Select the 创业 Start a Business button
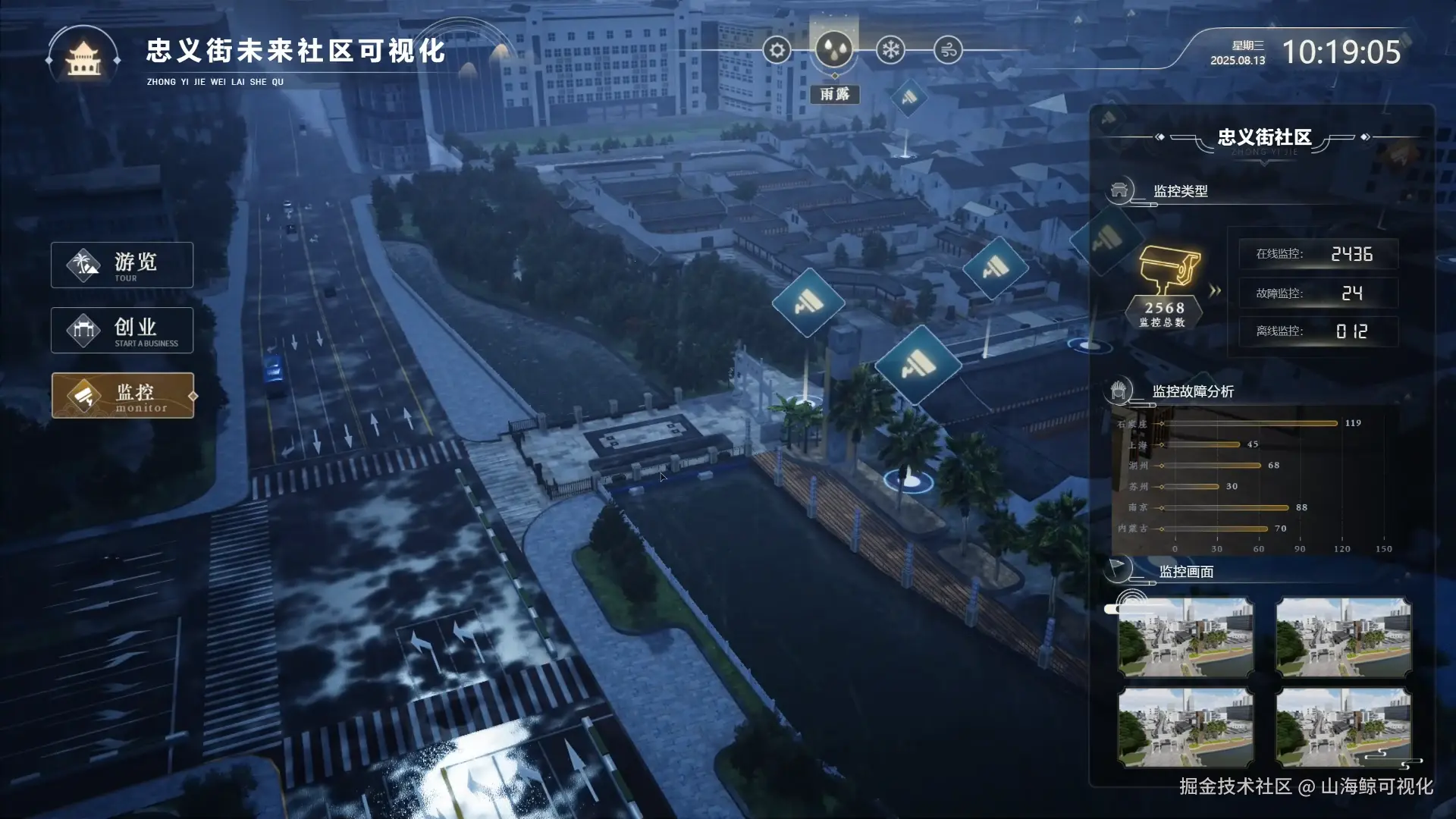Image resolution: width=1456 pixels, height=819 pixels. click(122, 330)
